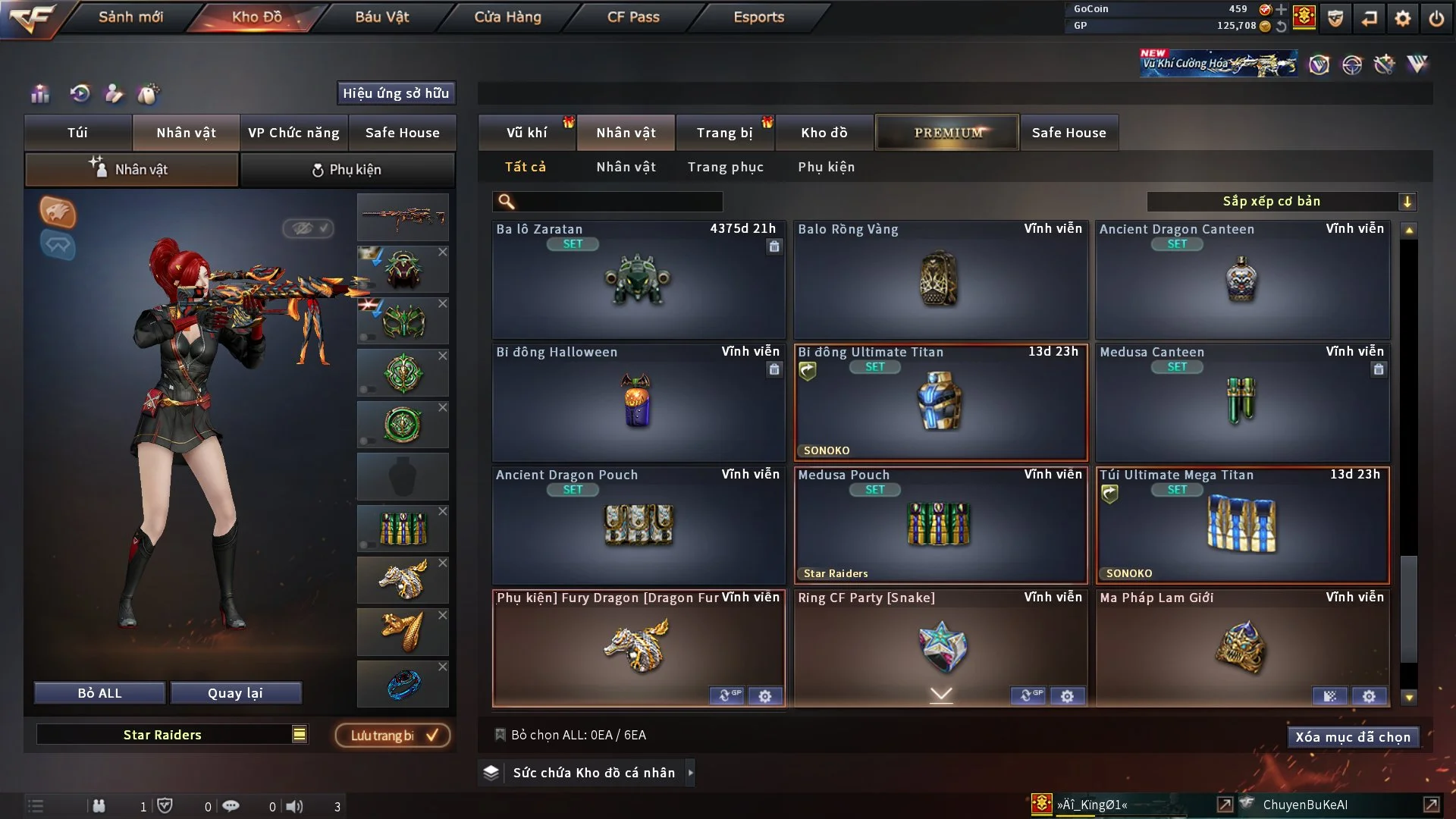Click Hiệu ứng sở hữu button

pyautogui.click(x=395, y=93)
